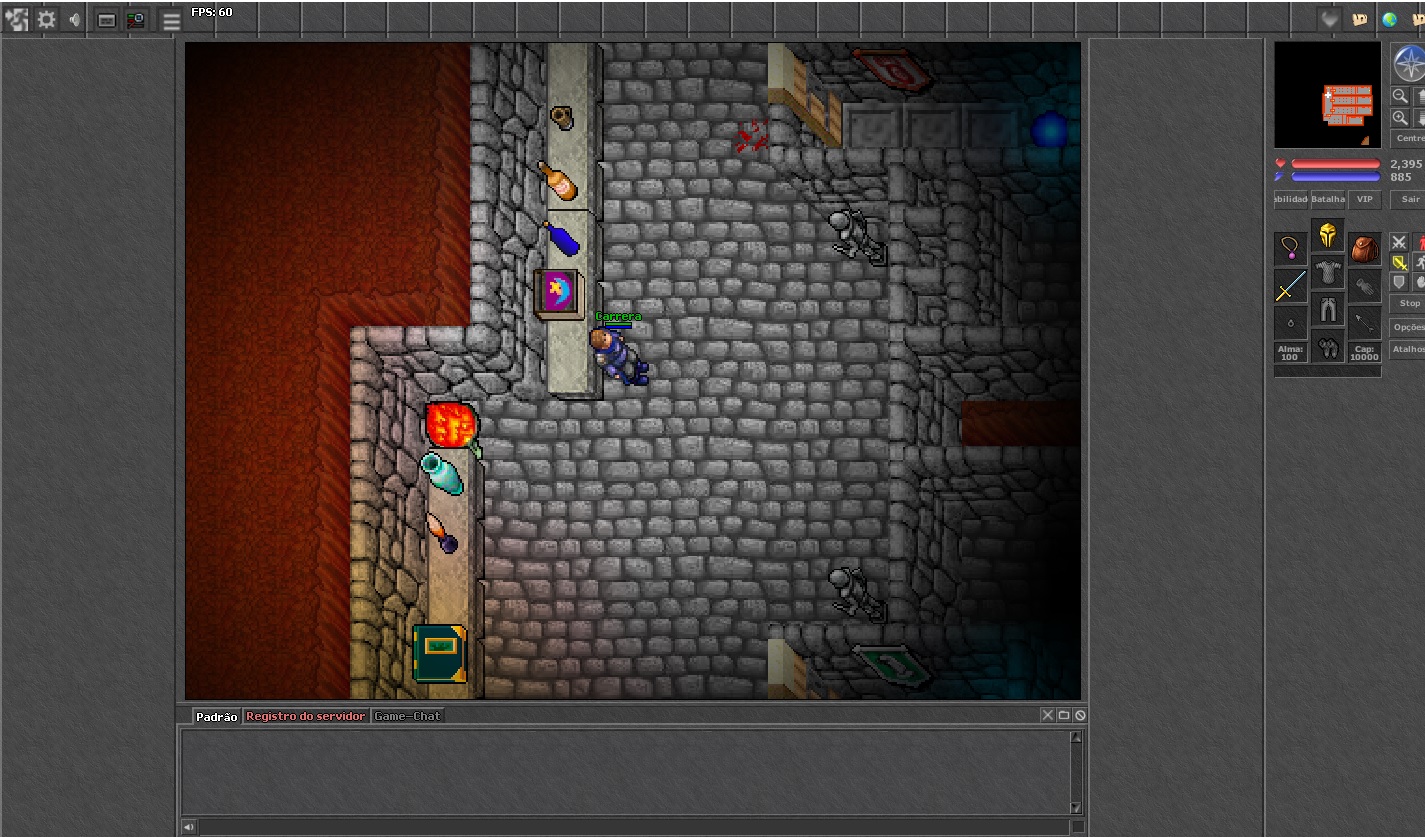The image size is (1425, 837).
Task: Open the three-line hamburger menu
Action: pos(172,20)
